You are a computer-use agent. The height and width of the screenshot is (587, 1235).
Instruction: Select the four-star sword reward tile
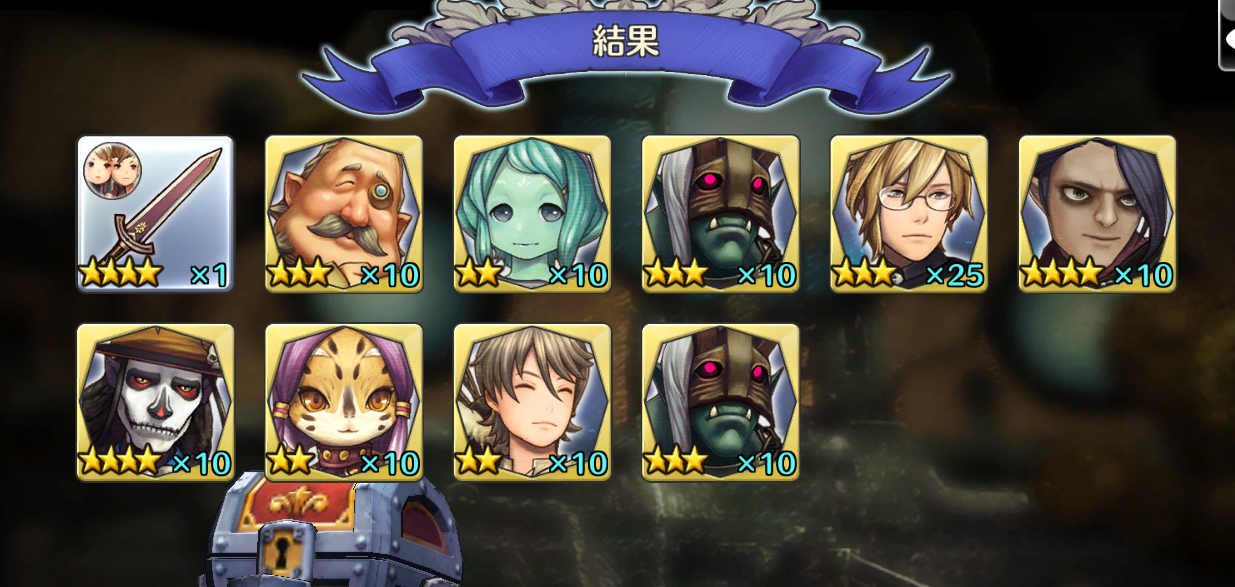[x=155, y=213]
